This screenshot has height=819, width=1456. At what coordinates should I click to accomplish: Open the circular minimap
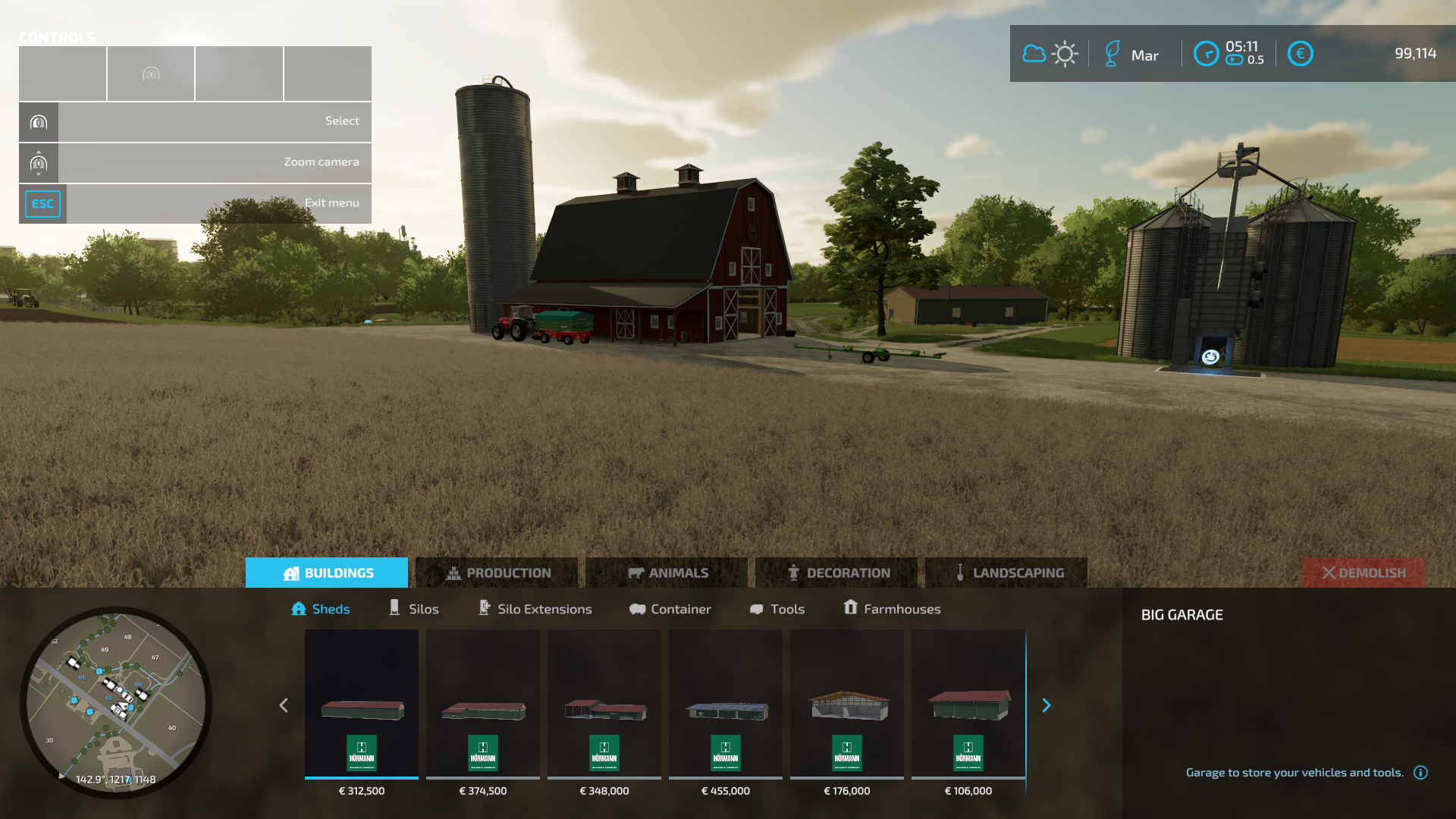[116, 701]
